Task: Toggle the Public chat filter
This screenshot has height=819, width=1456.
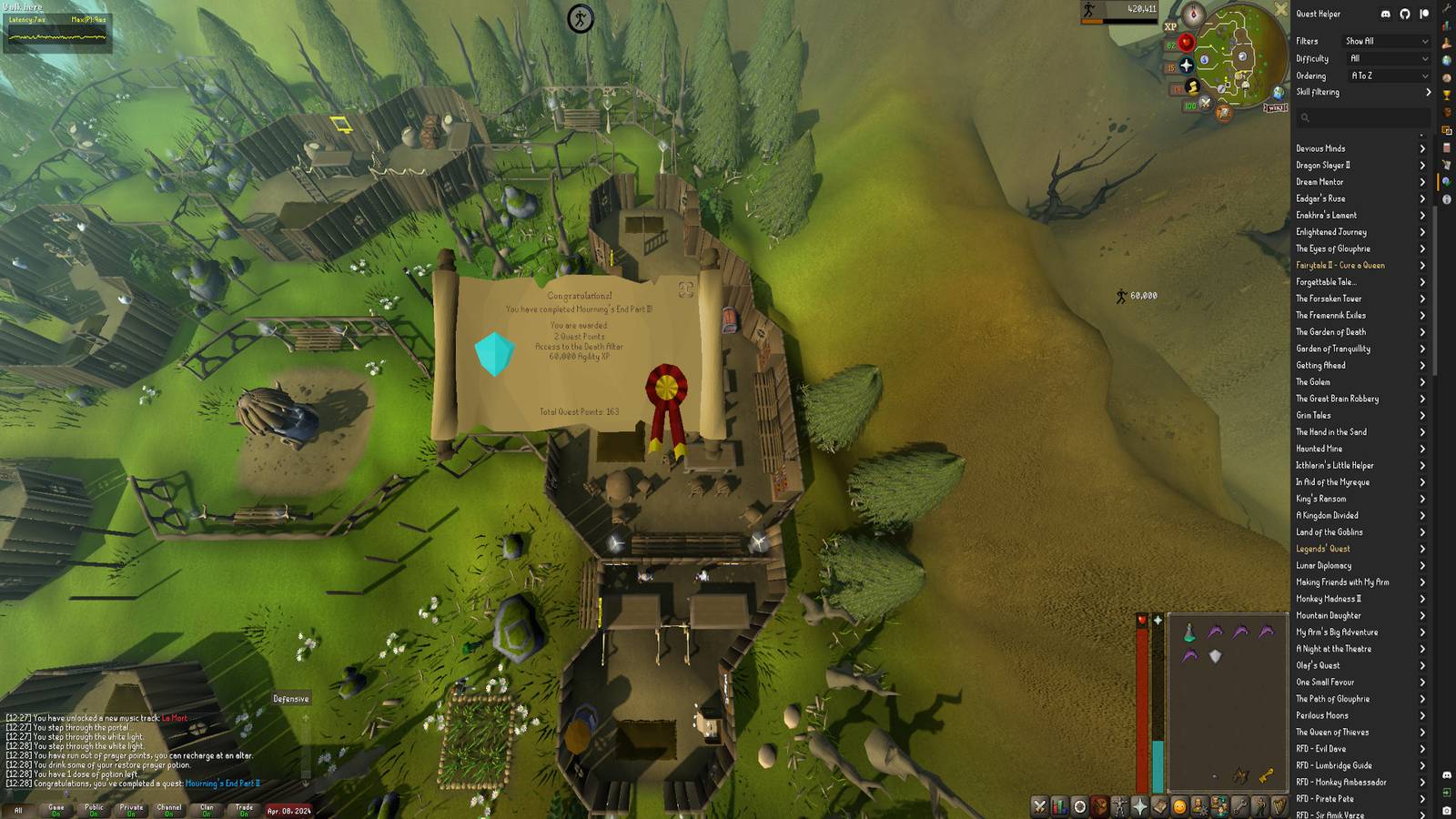Action: (94, 809)
